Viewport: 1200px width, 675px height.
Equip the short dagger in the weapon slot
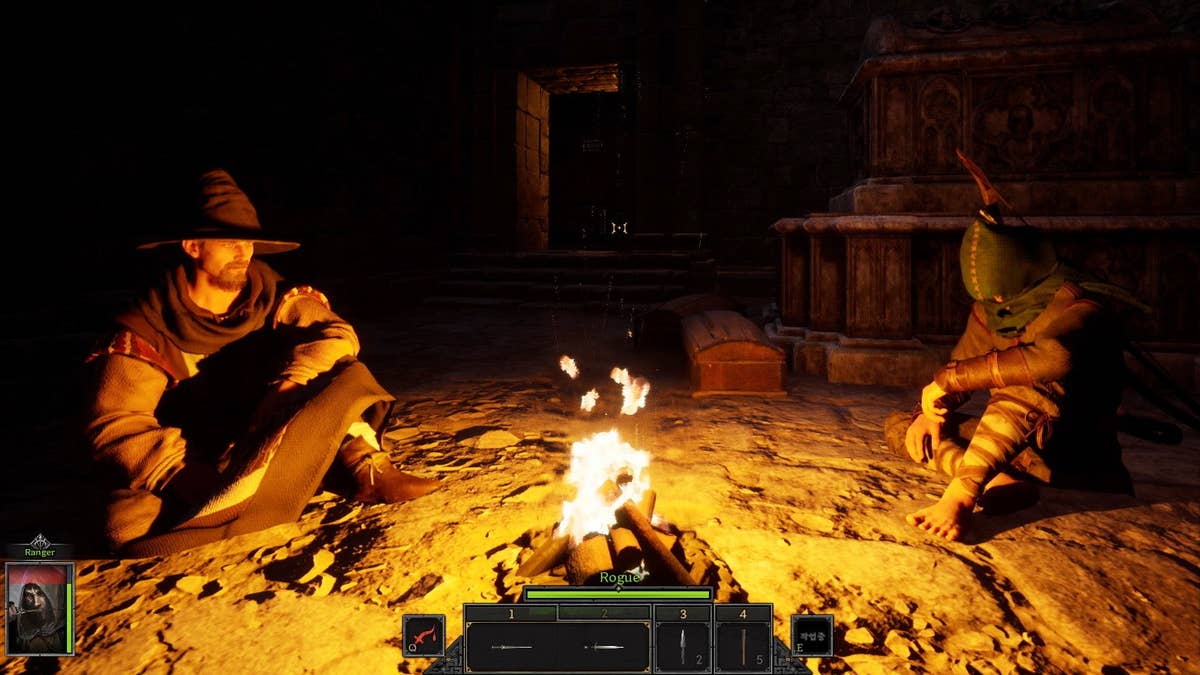tap(604, 647)
